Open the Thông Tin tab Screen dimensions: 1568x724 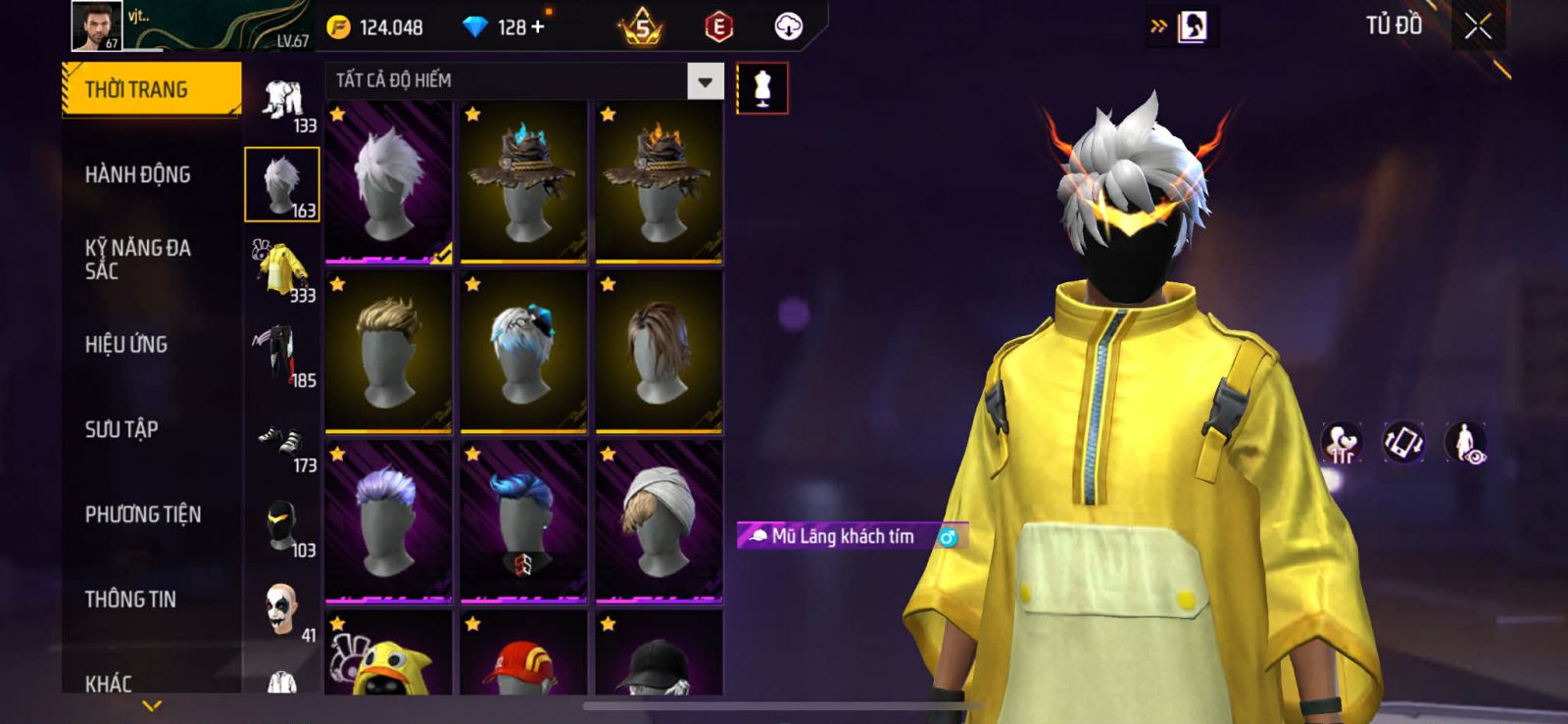130,599
